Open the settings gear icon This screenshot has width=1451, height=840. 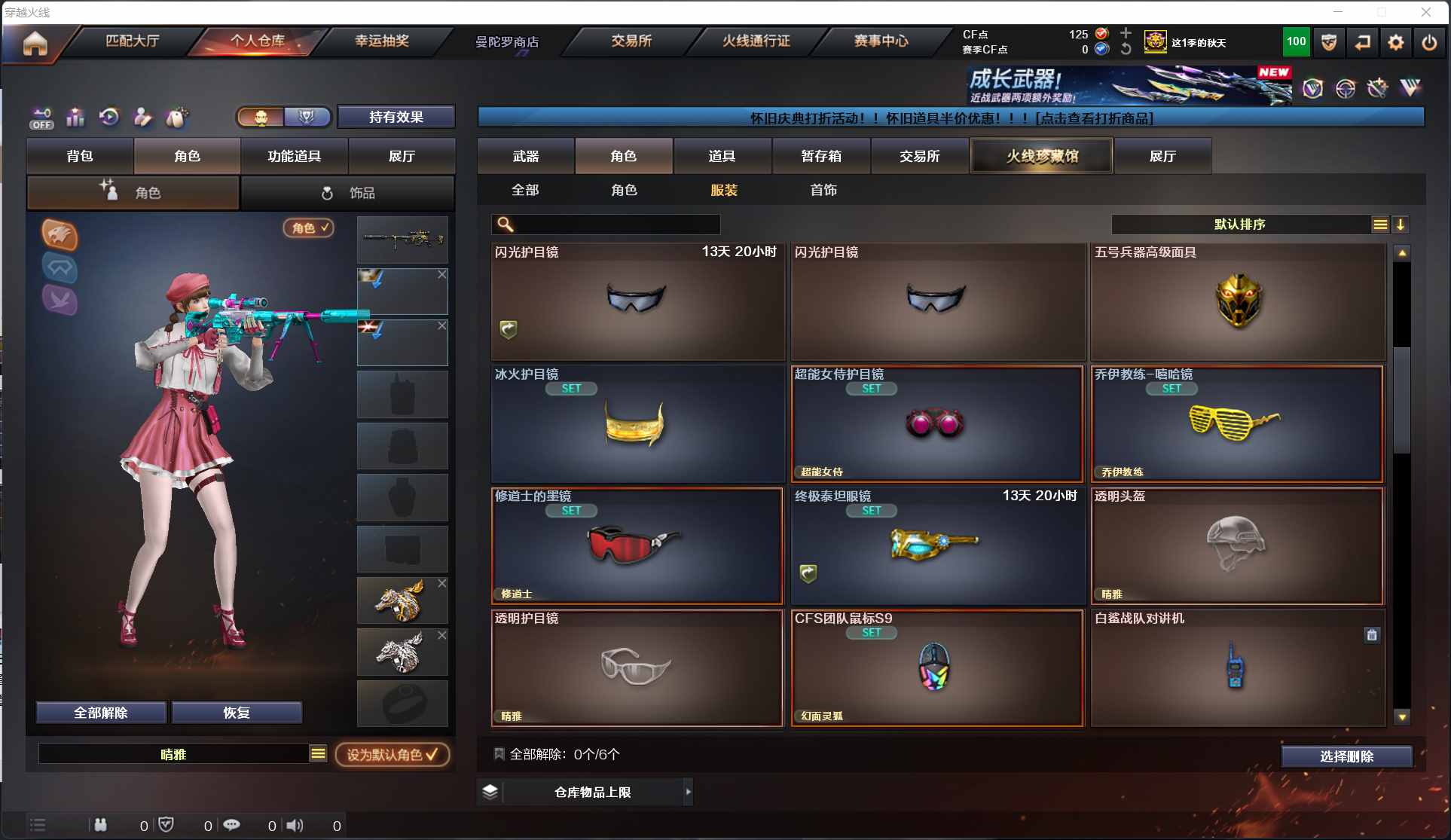[x=1395, y=43]
